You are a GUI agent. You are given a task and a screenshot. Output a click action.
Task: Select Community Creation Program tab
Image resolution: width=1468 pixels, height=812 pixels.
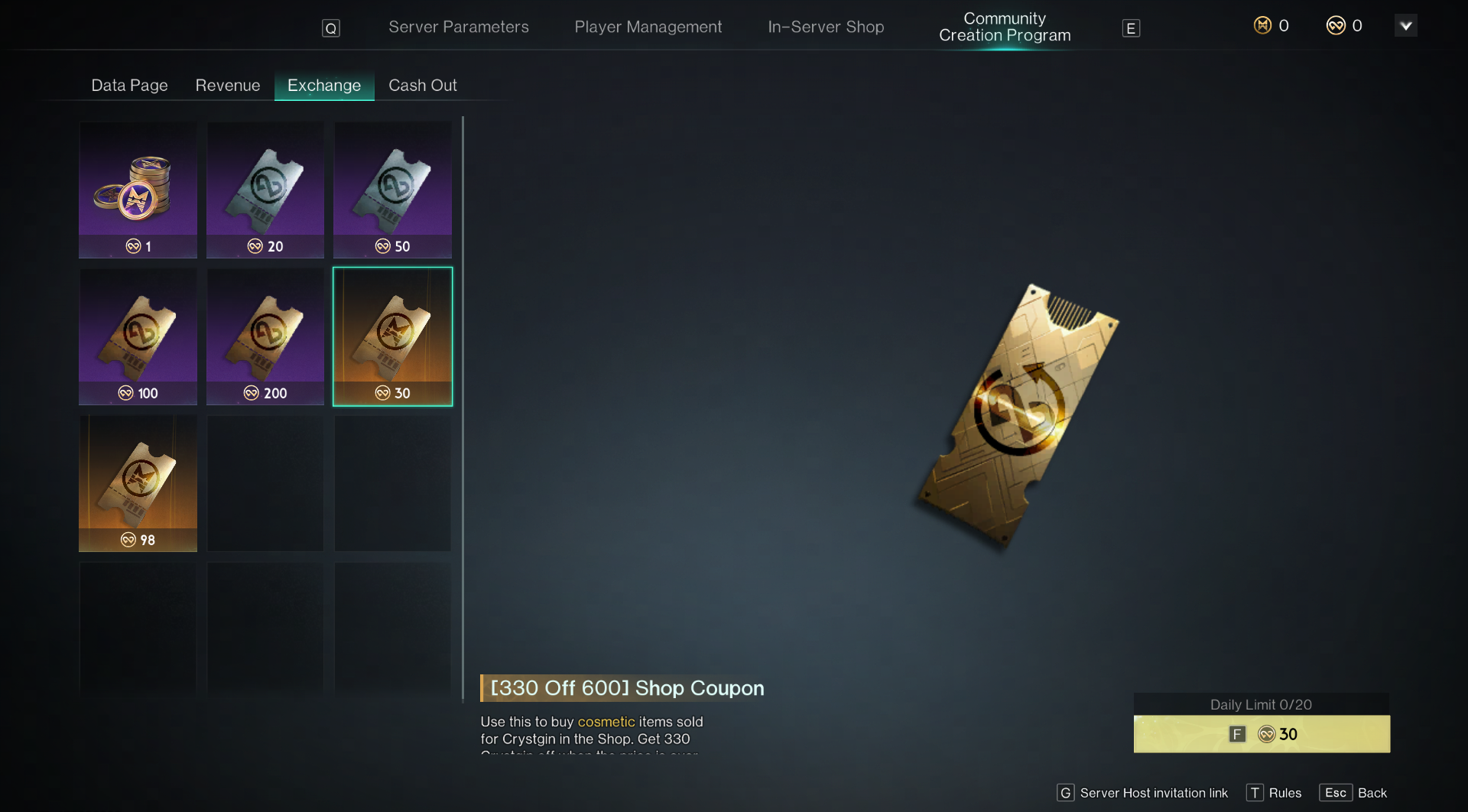(x=1005, y=27)
